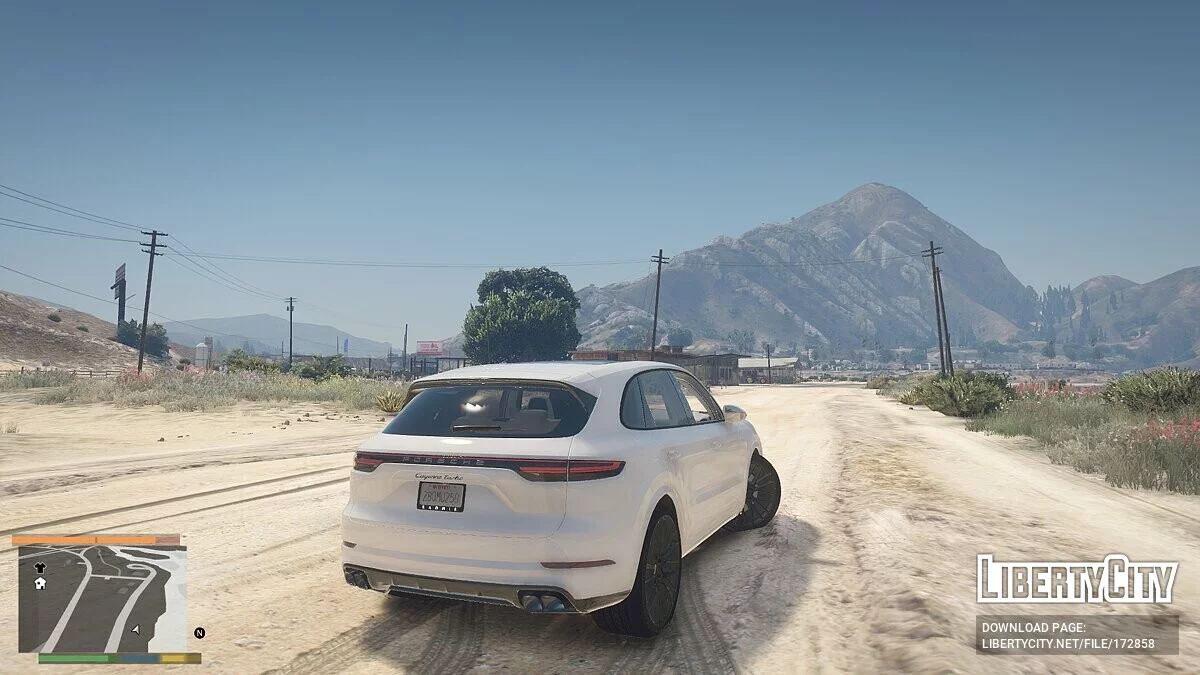Click the player arrow on the minimap
The height and width of the screenshot is (675, 1200).
pyautogui.click(x=135, y=630)
